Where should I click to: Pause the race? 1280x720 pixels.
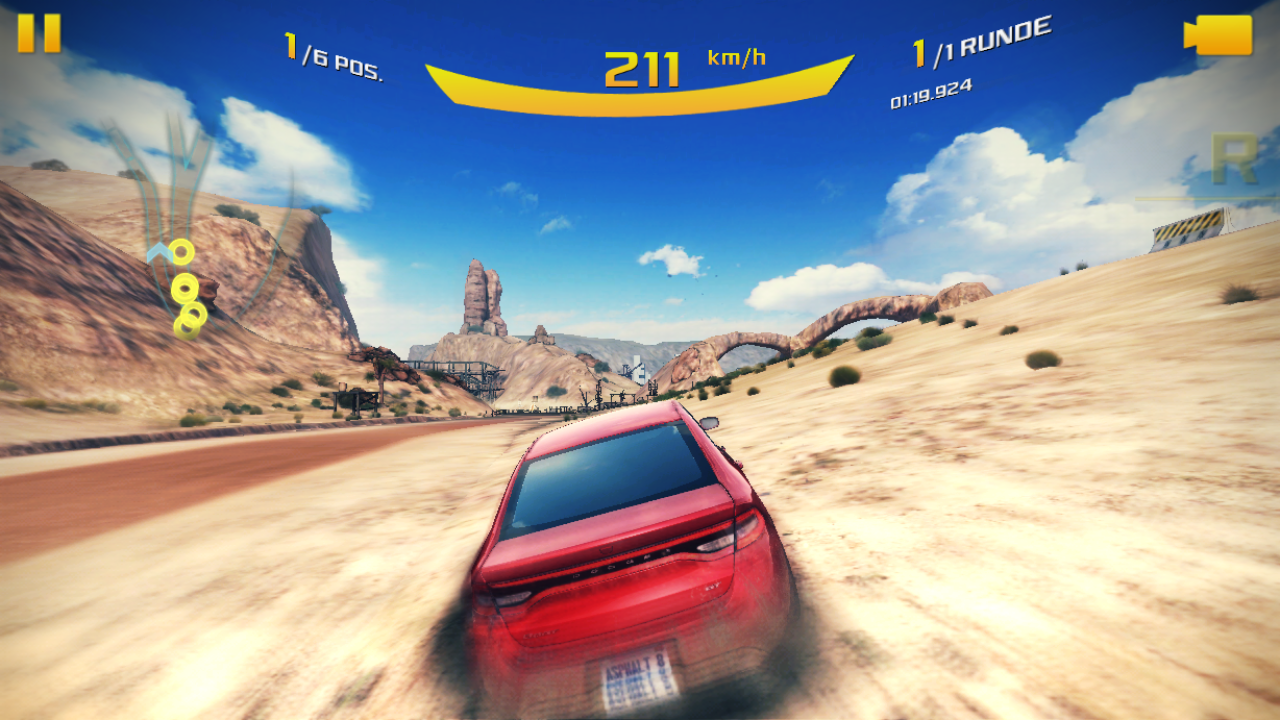(39, 33)
